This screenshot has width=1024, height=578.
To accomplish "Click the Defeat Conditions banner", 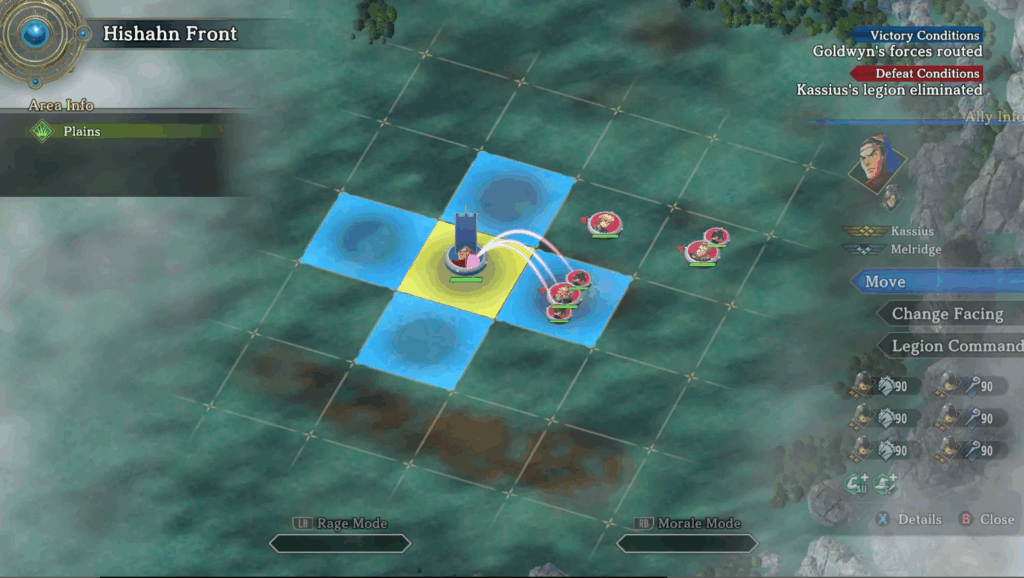I will coord(916,73).
